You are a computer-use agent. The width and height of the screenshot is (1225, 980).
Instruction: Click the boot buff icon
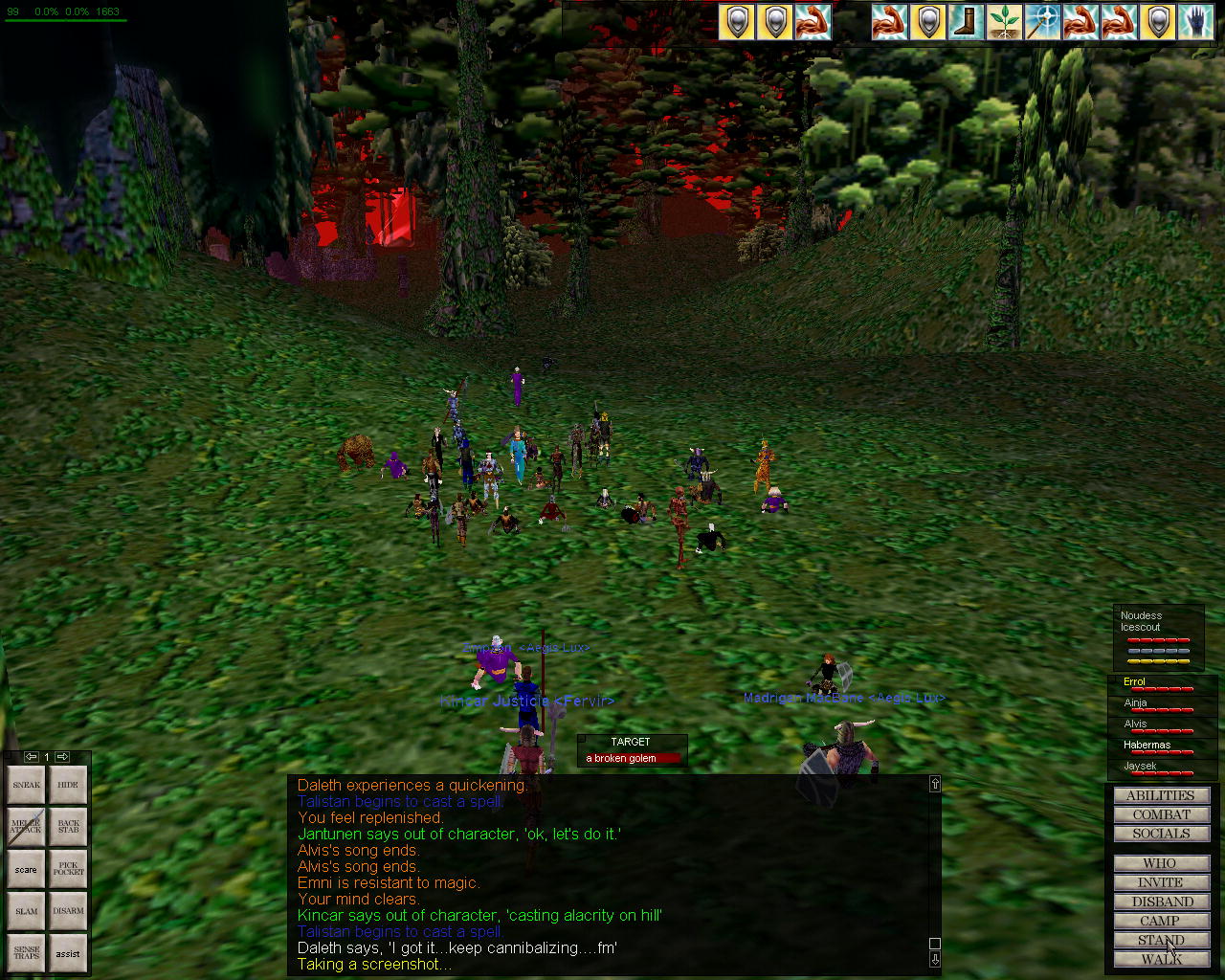pyautogui.click(x=966, y=21)
